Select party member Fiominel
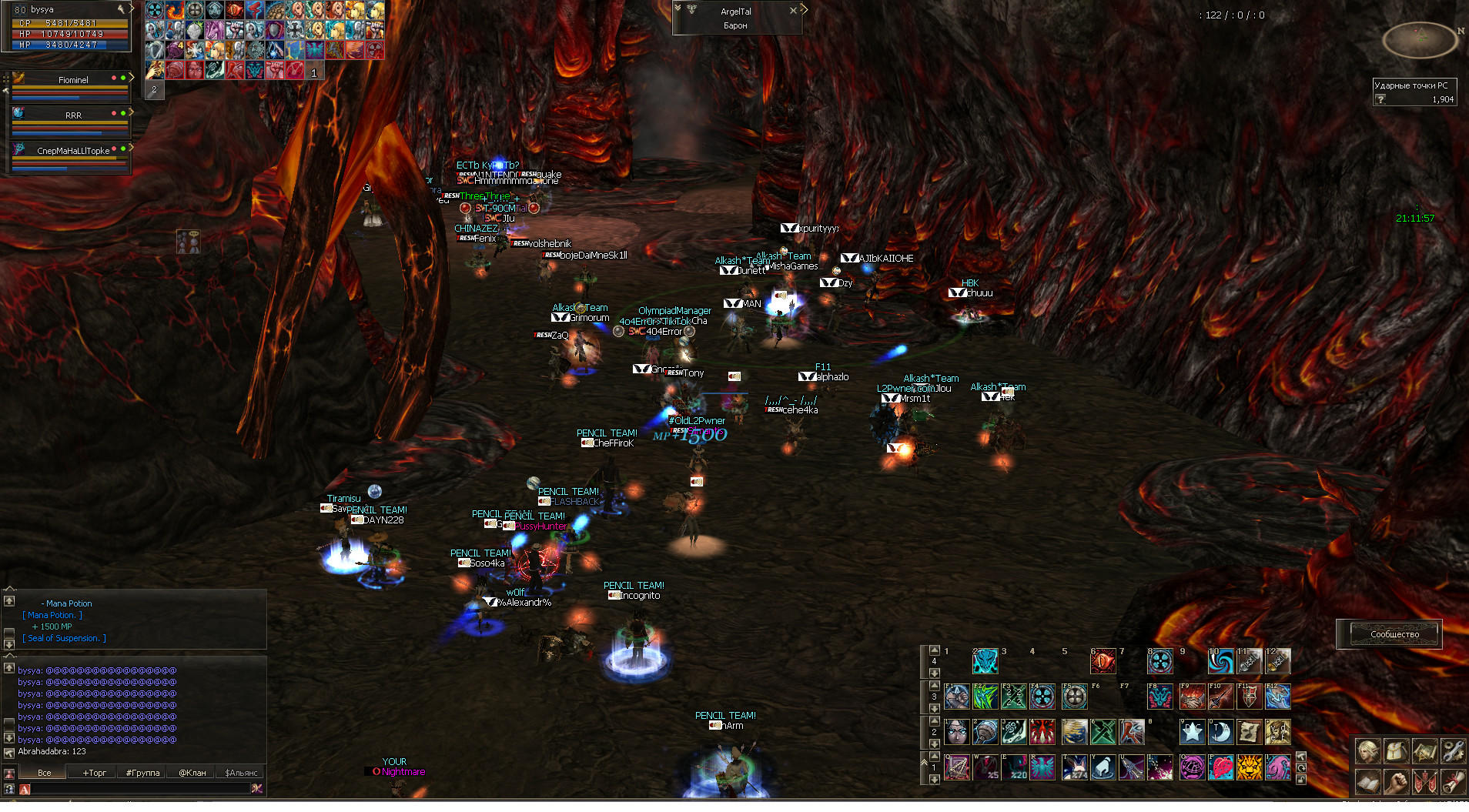1469x812 pixels. click(x=73, y=80)
